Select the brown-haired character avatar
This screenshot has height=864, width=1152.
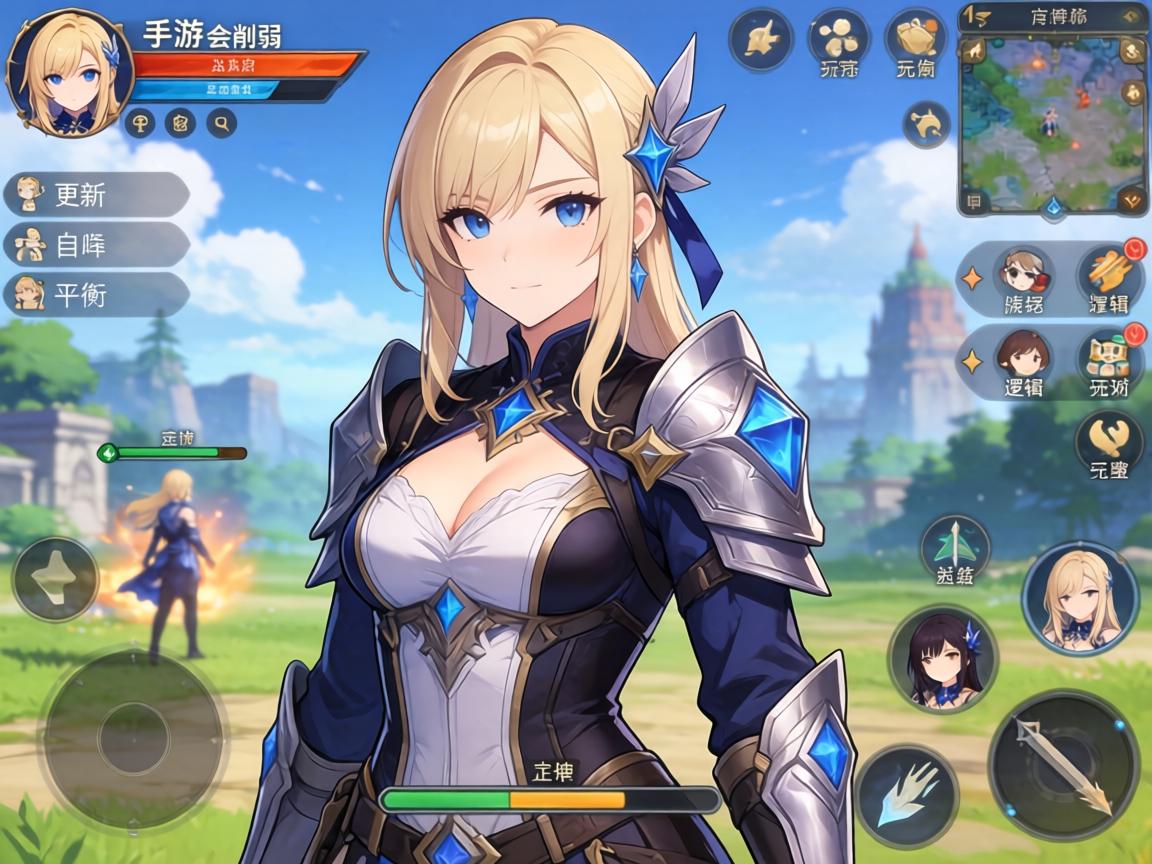(1022, 354)
